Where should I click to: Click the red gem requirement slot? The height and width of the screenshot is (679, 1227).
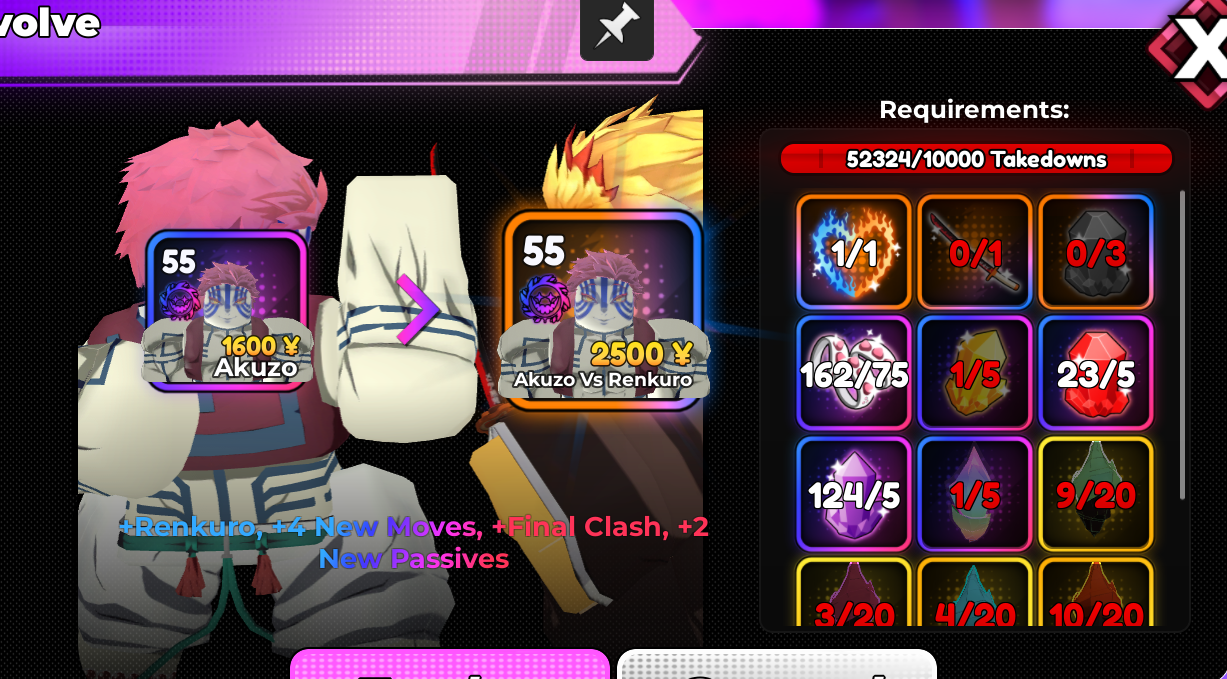tap(1095, 373)
